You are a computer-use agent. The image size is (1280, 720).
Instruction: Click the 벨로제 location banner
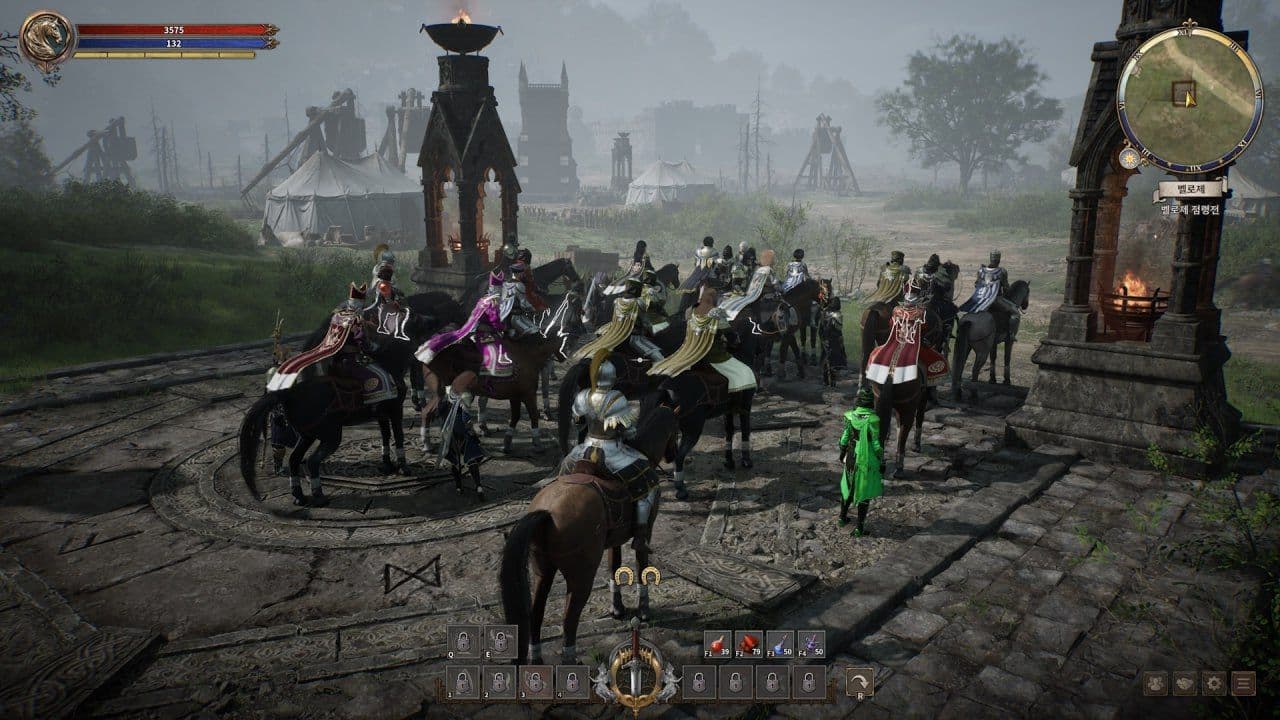click(x=1189, y=189)
